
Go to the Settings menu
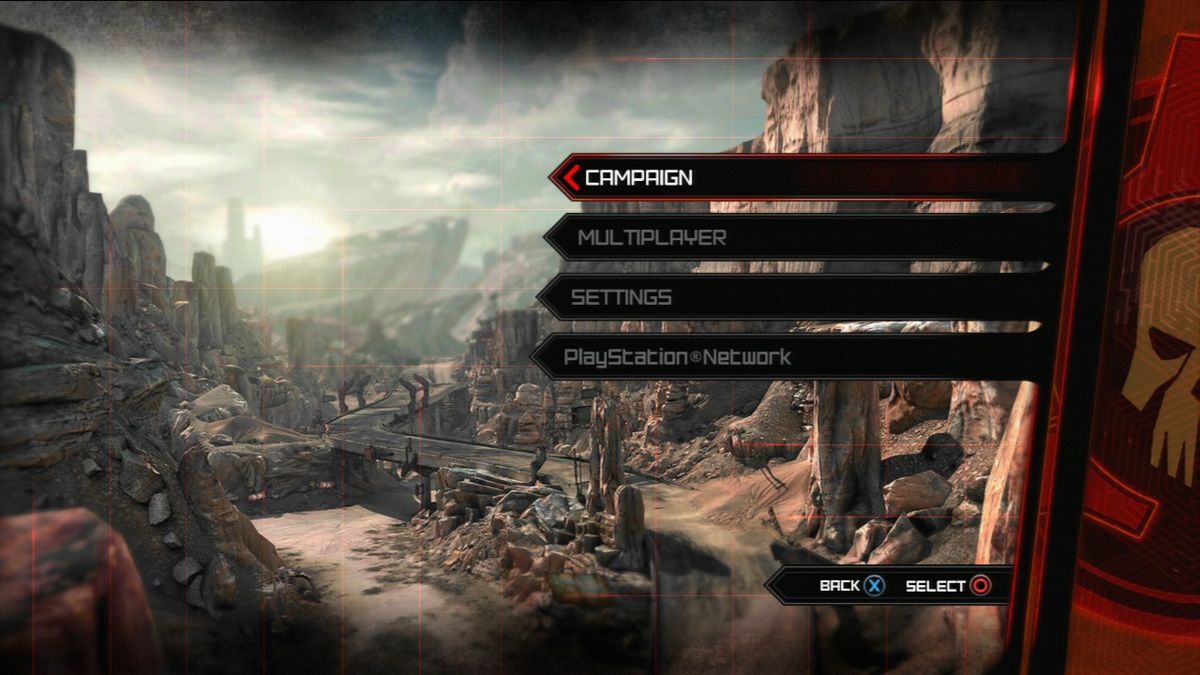click(x=622, y=298)
